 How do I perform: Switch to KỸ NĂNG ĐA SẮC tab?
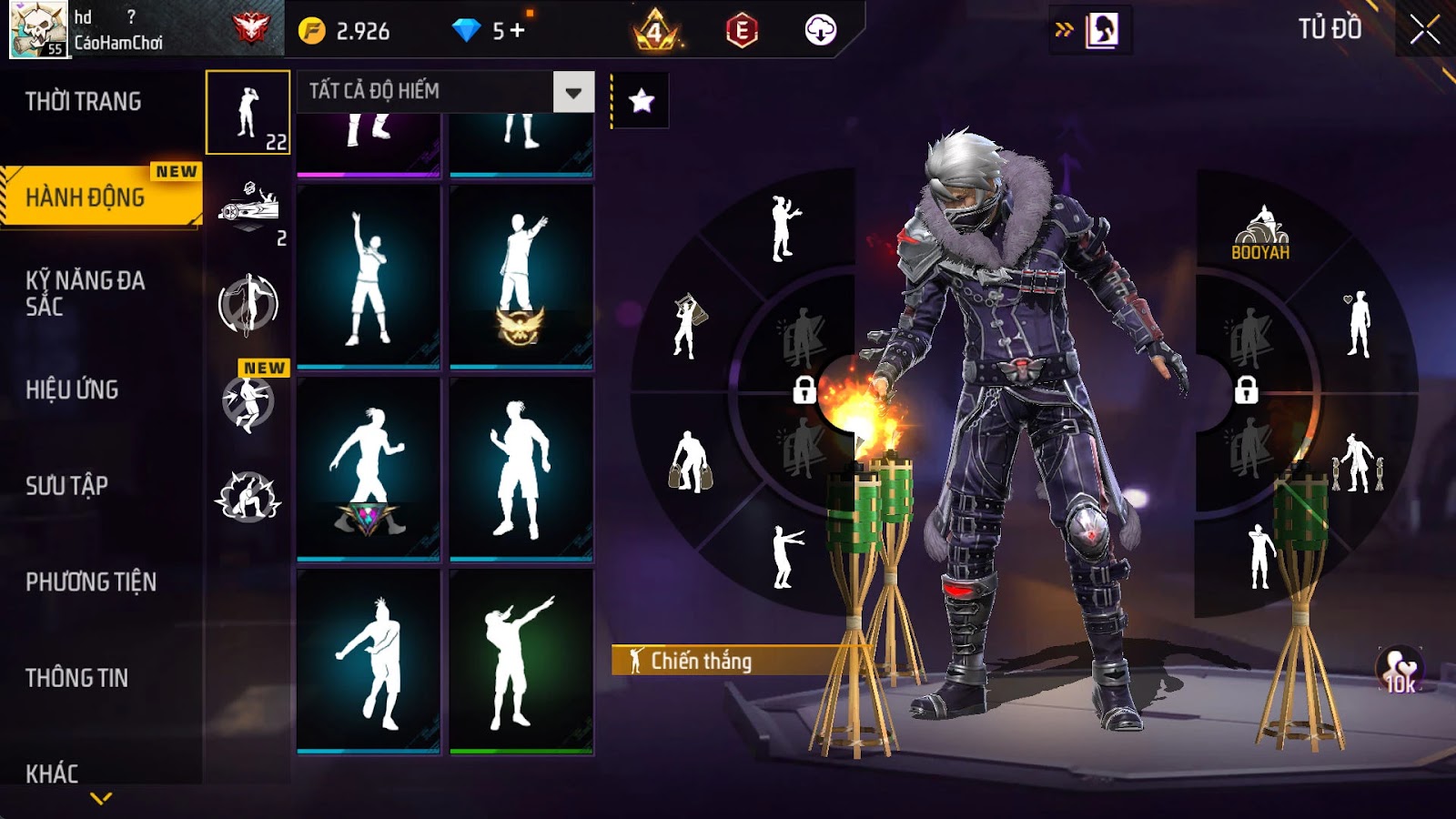coord(85,293)
